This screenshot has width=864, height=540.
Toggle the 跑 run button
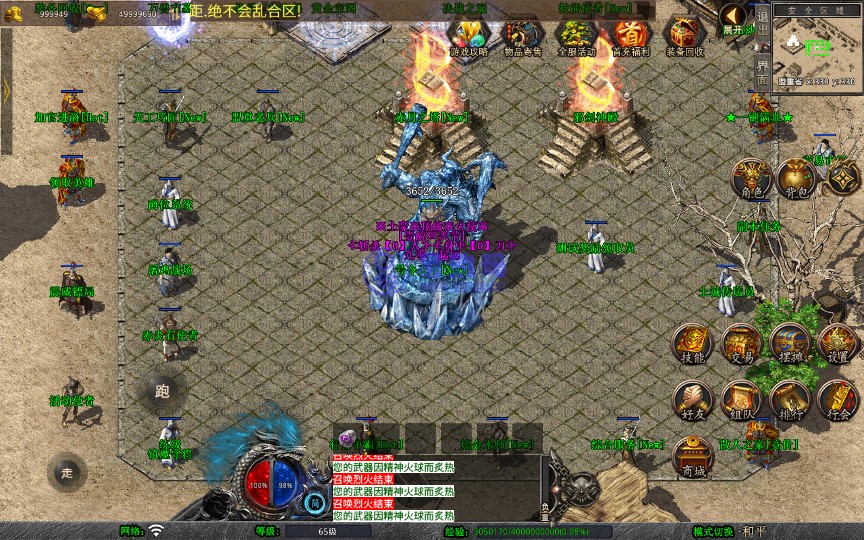tap(162, 392)
